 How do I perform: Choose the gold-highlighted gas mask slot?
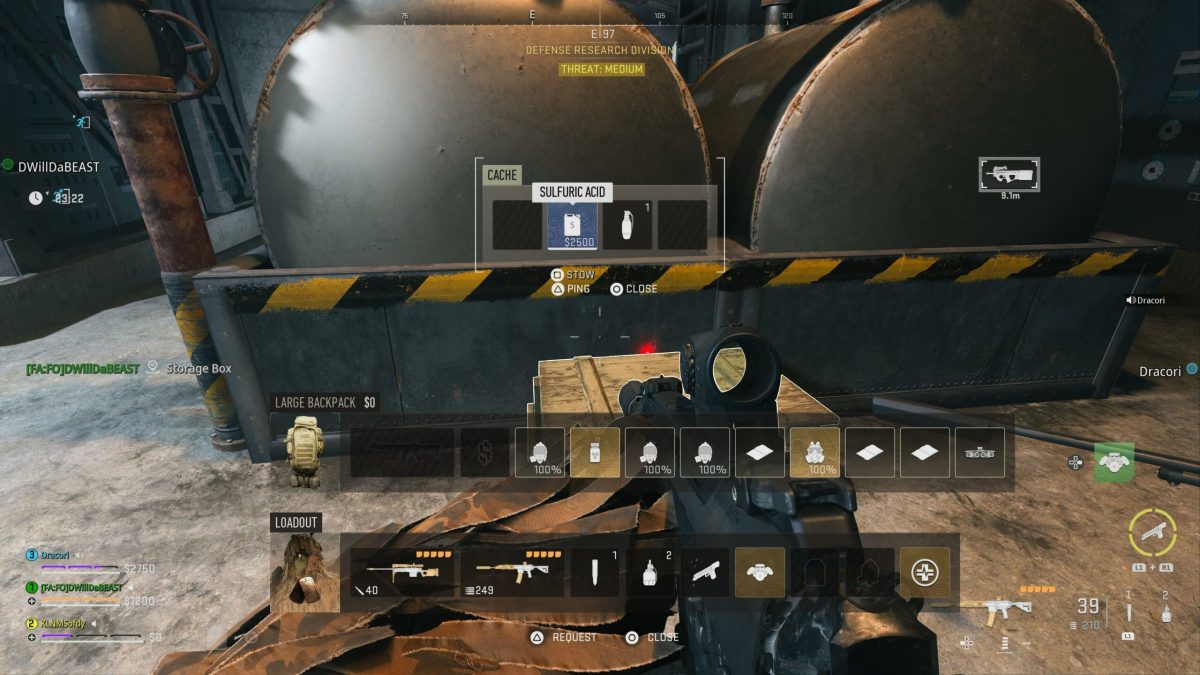click(x=815, y=452)
